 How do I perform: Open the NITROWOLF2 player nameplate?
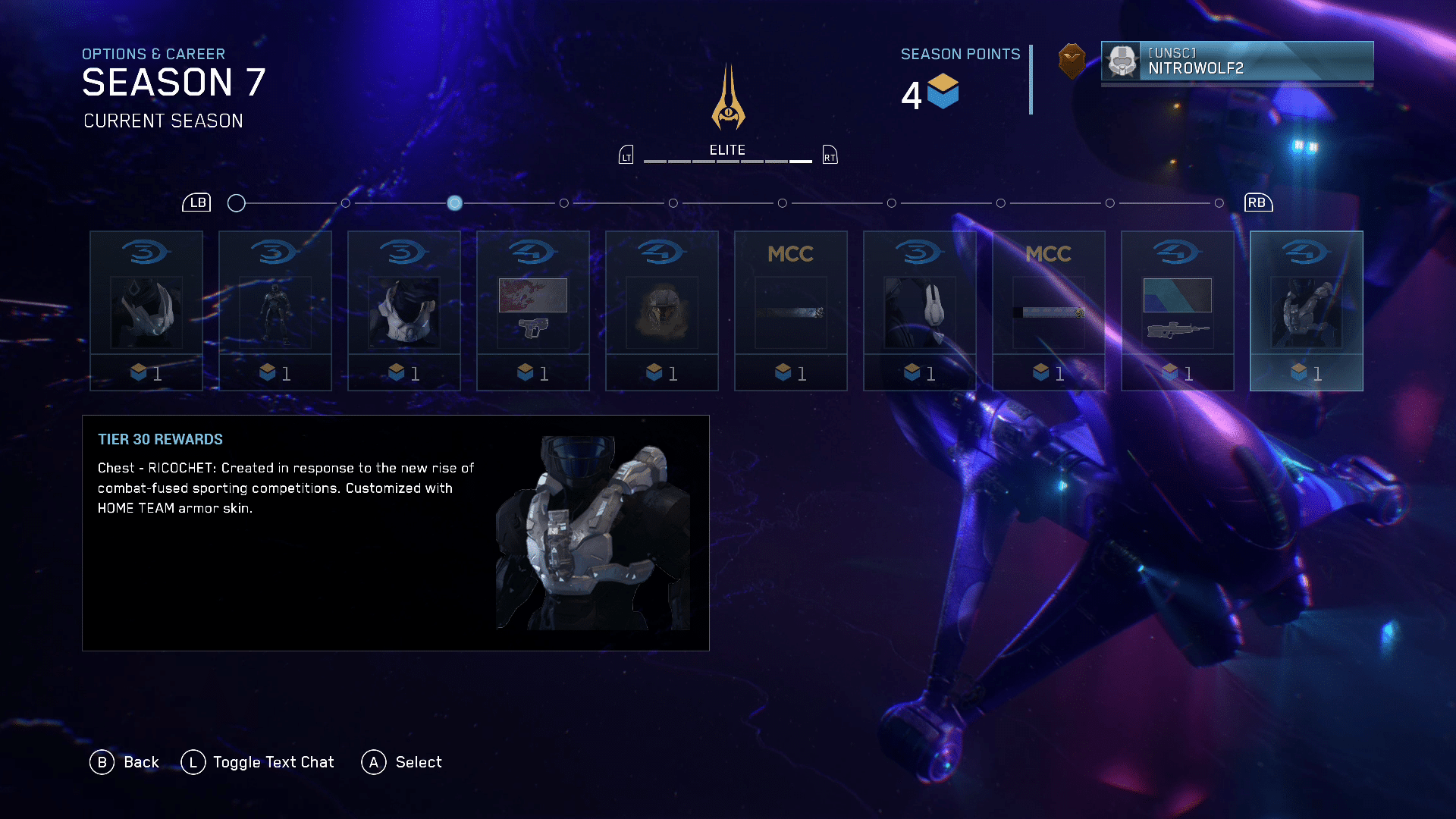1237,61
